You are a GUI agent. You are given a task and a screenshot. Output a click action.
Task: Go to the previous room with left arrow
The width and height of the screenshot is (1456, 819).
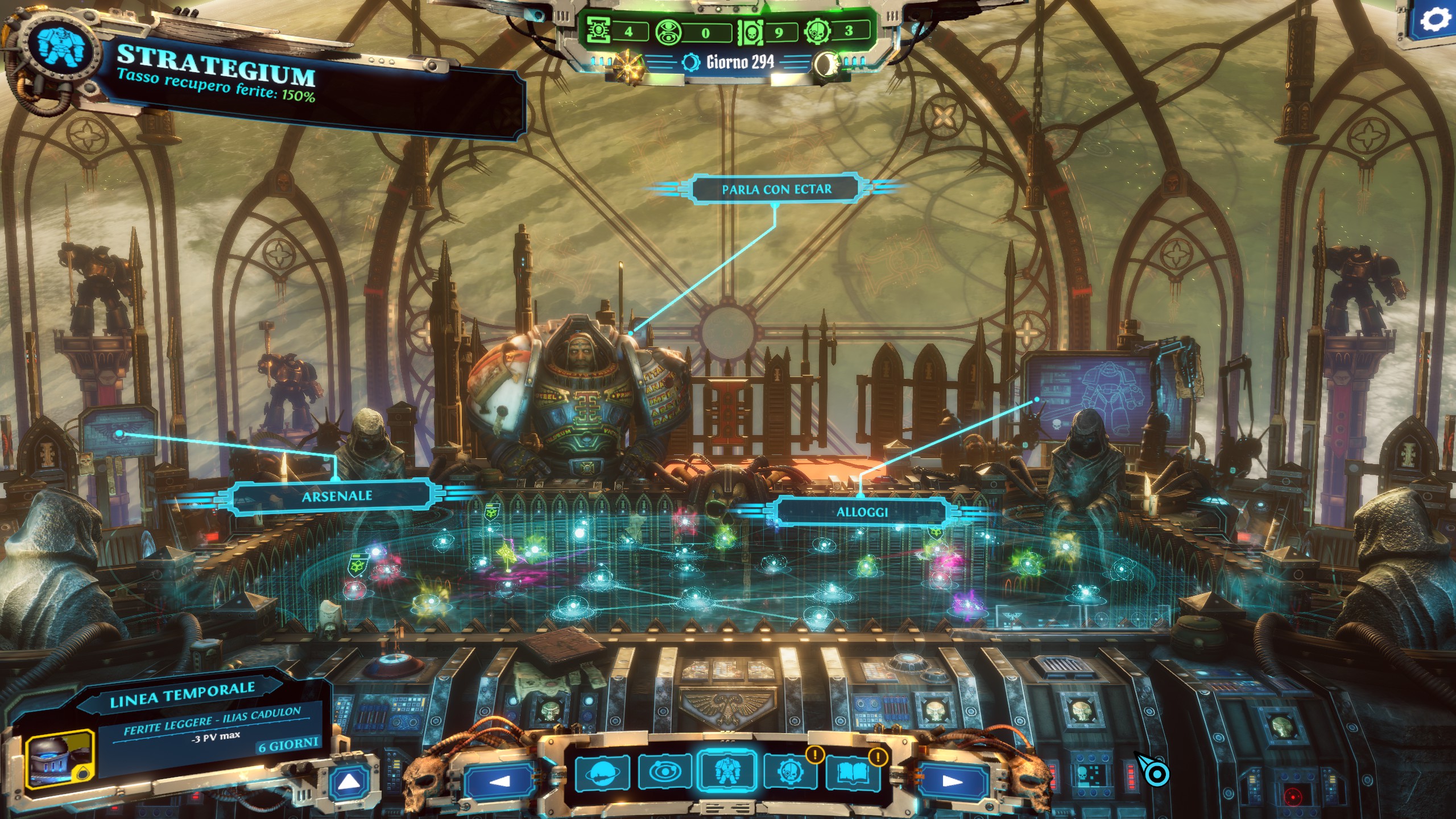[x=499, y=781]
